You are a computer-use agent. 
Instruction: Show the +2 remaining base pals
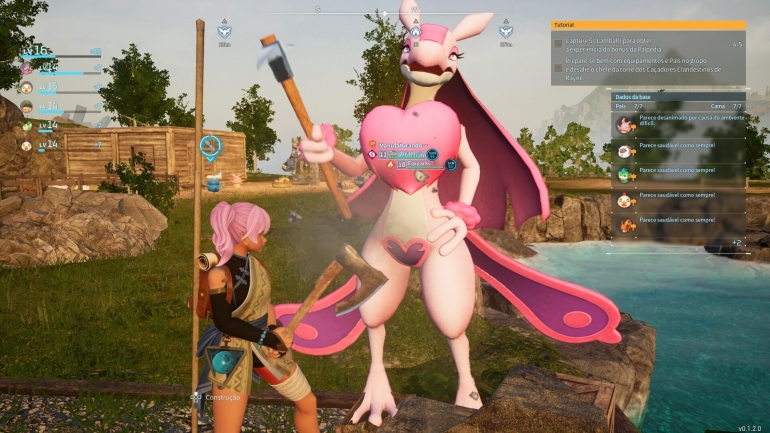(735, 243)
